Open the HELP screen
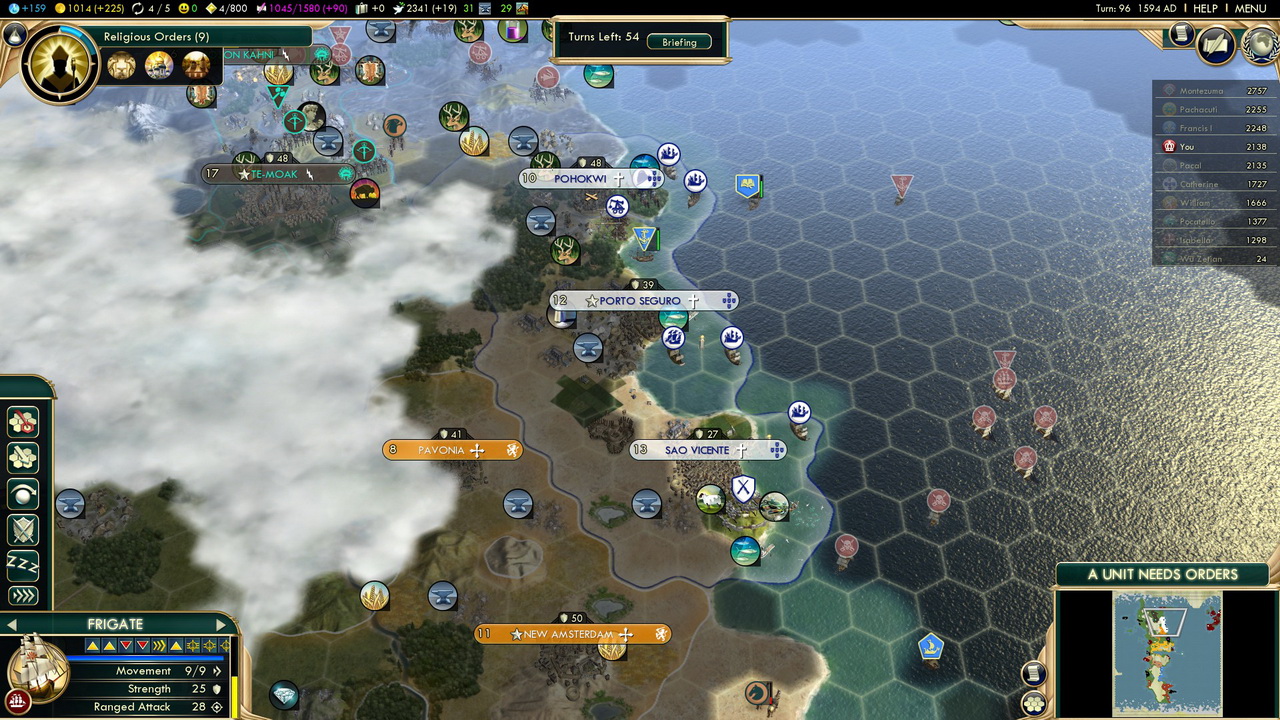1280x720 pixels. tap(1205, 8)
